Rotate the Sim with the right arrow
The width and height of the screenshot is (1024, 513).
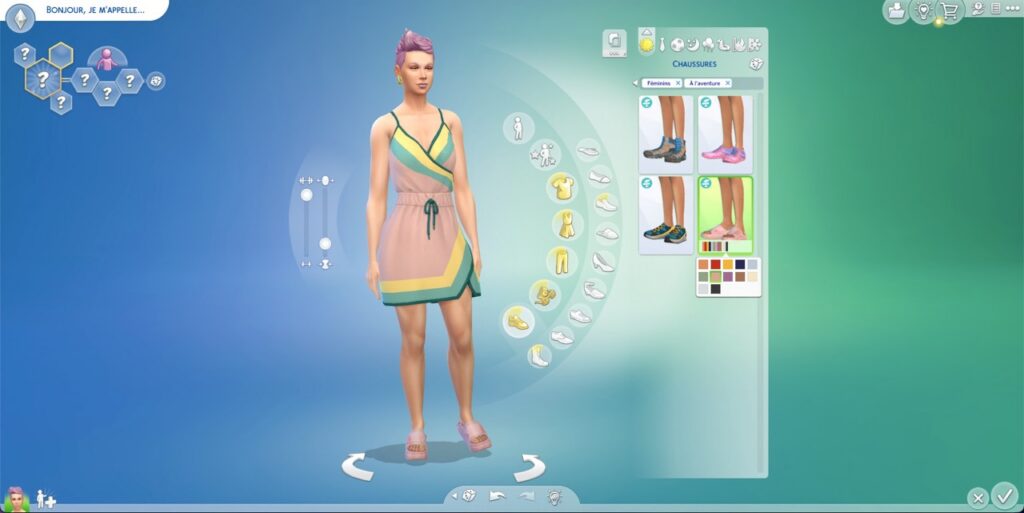coord(530,466)
